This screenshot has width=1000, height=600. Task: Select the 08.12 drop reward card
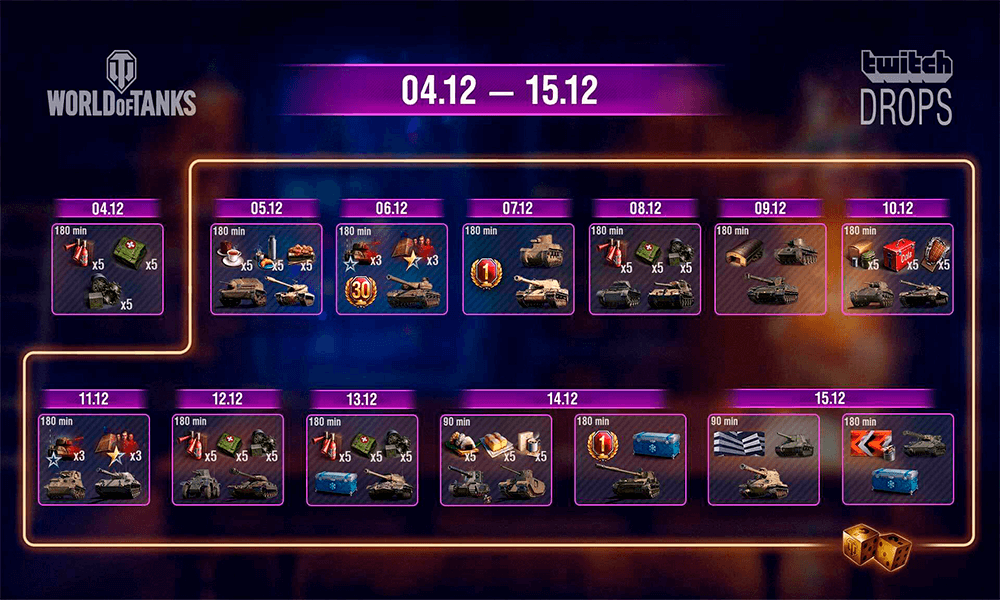(x=645, y=269)
